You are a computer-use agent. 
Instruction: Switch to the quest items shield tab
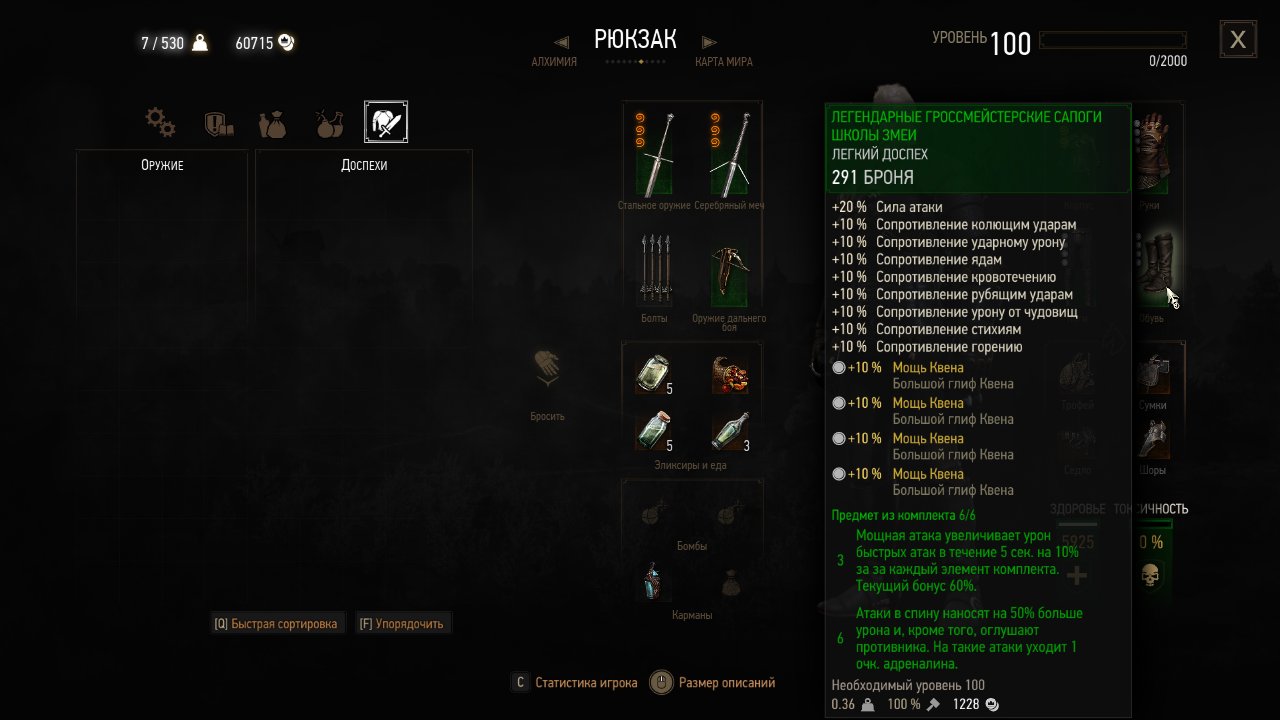pos(218,123)
